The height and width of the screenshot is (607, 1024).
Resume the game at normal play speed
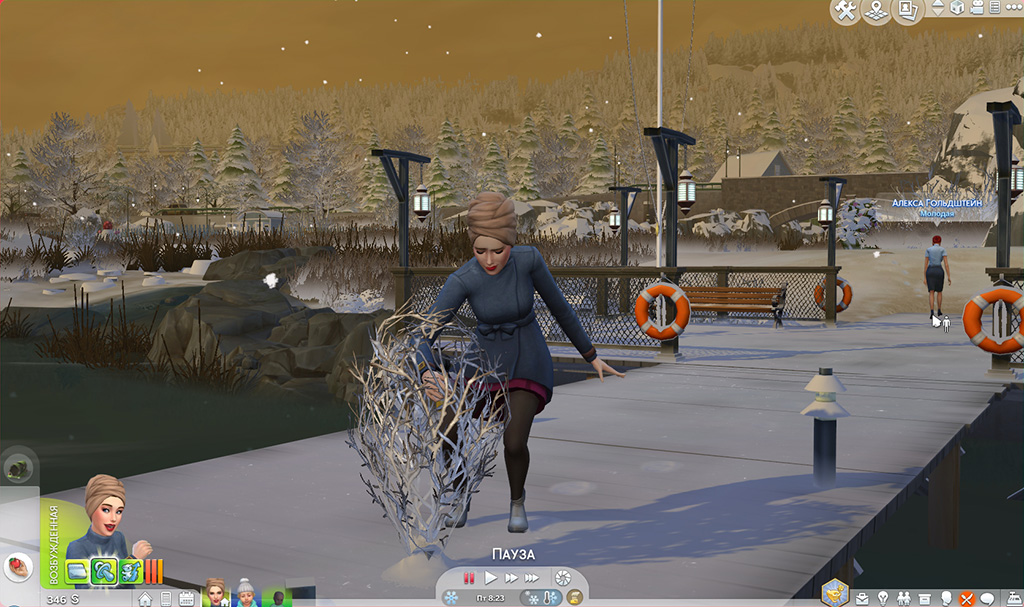tap(490, 578)
